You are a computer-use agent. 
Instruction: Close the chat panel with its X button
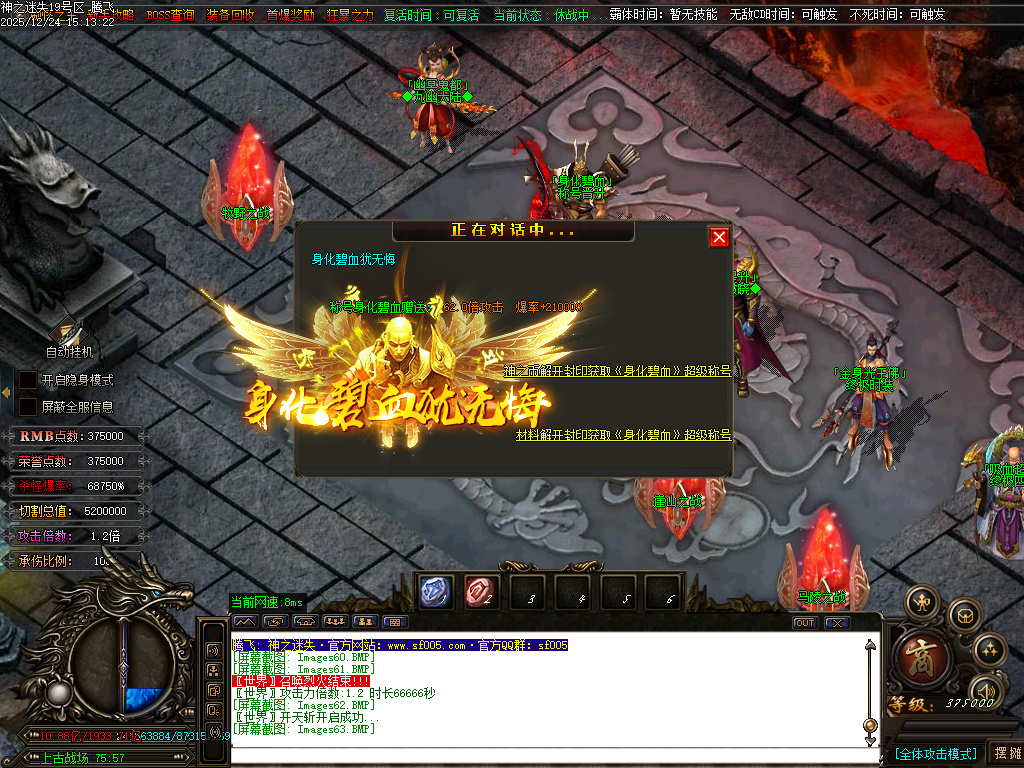837,623
